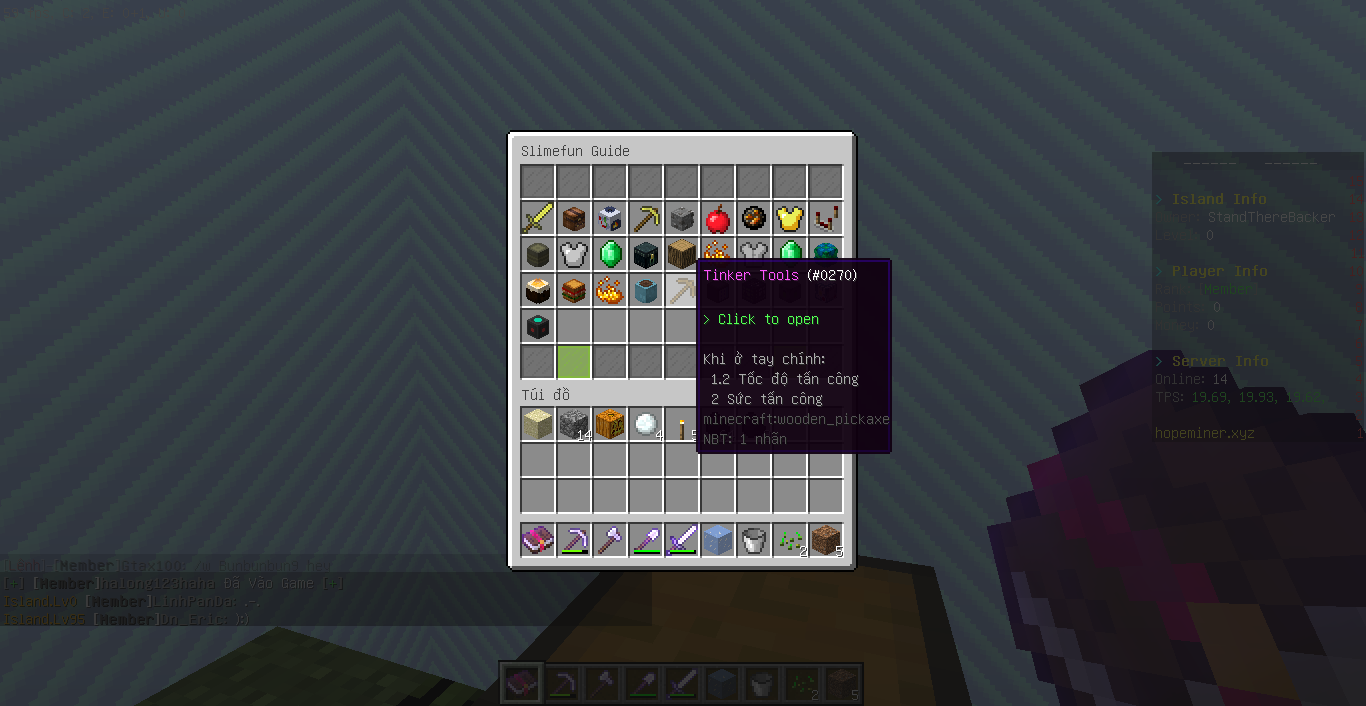Open the black block with teal dot

tap(538, 327)
